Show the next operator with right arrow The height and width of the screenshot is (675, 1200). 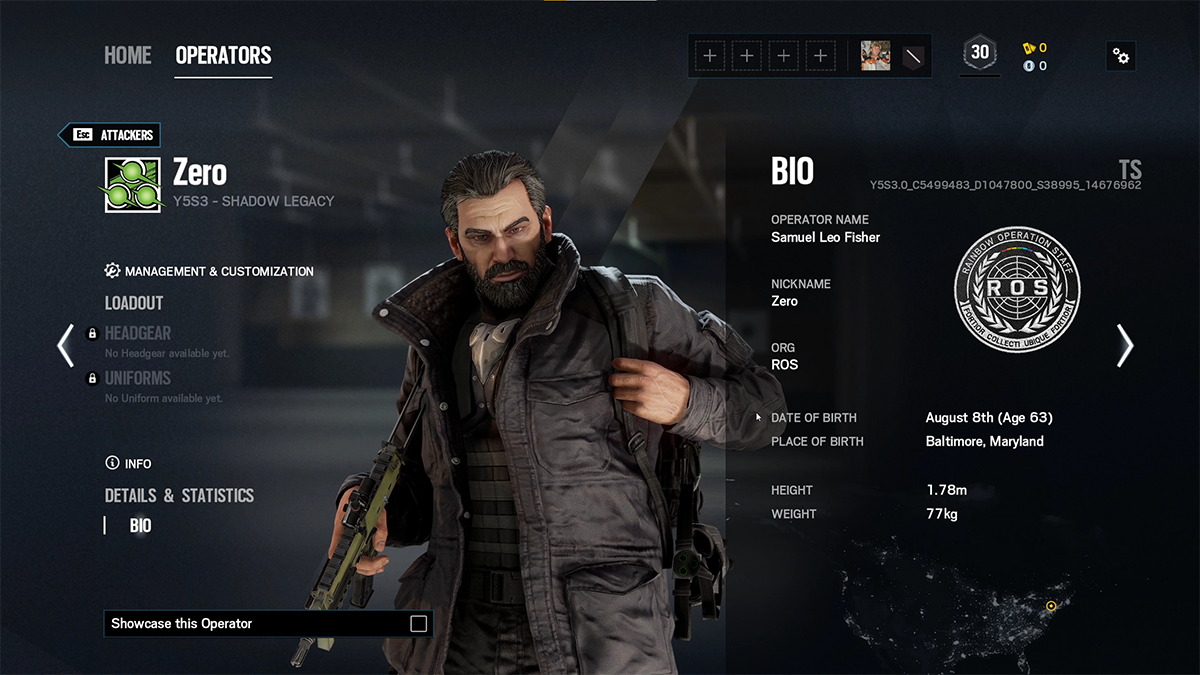point(1125,345)
